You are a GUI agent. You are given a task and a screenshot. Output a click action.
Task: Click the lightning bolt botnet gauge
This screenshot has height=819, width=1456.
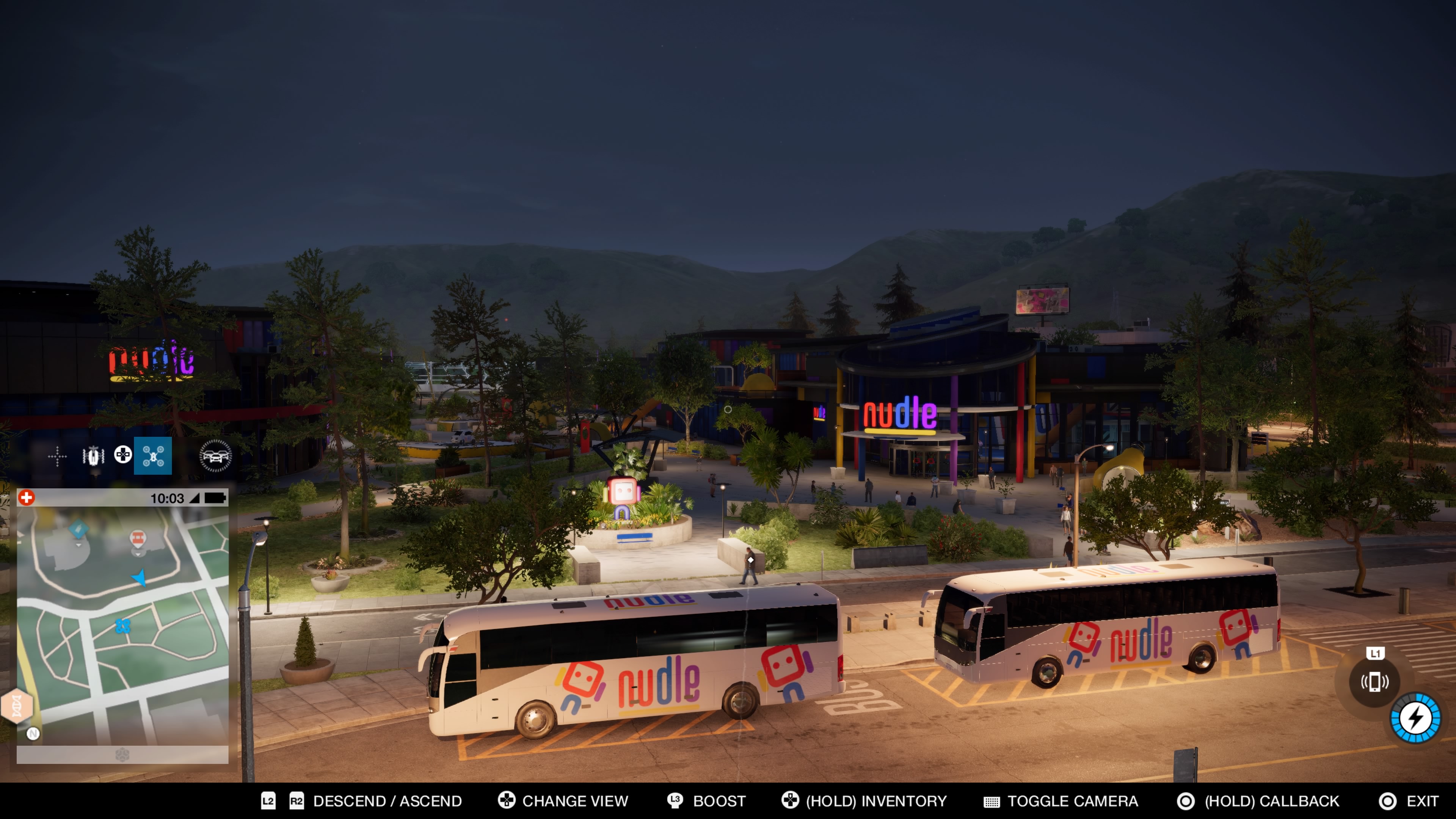pos(1415,718)
